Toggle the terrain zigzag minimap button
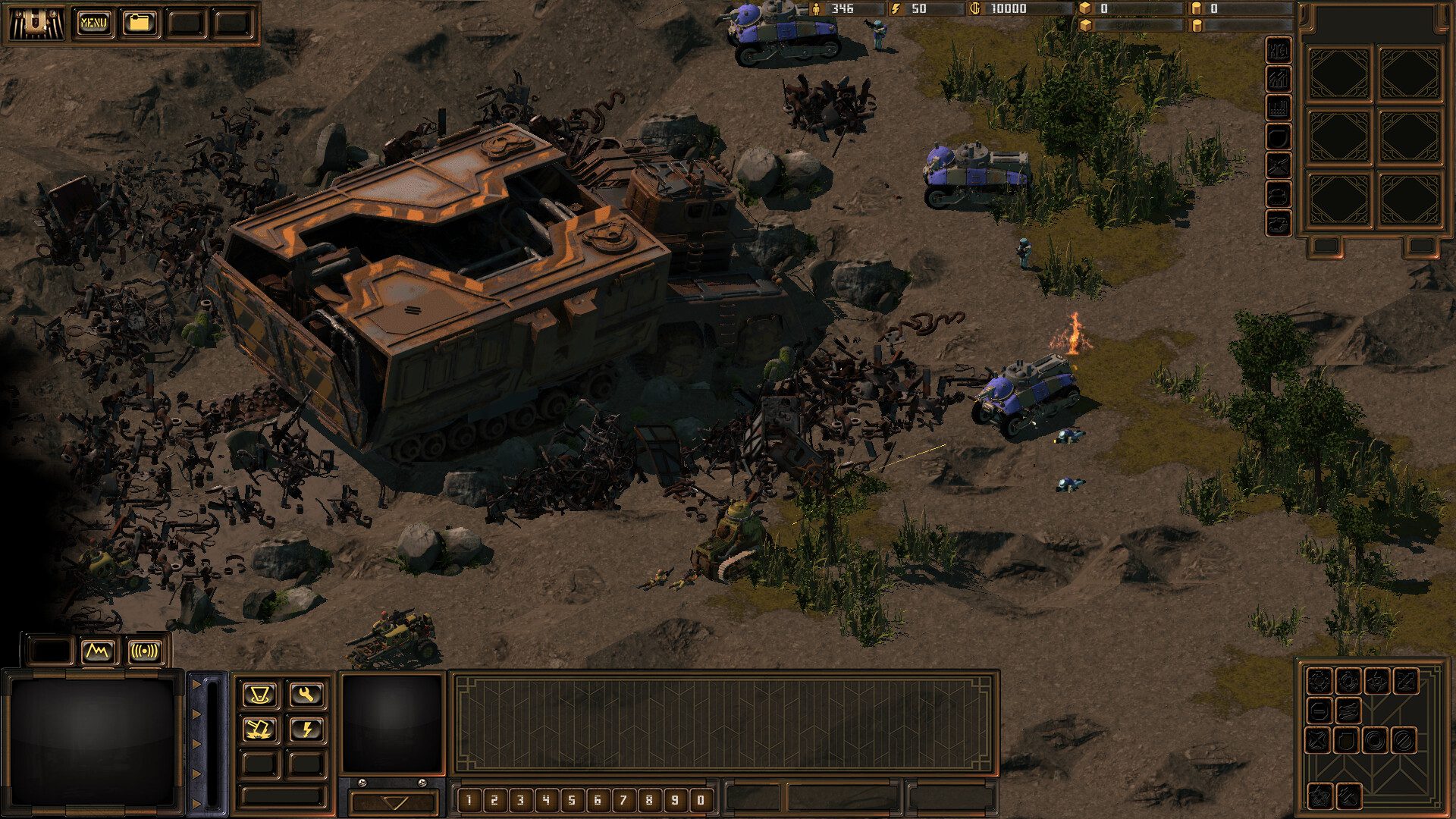 pyautogui.click(x=99, y=651)
